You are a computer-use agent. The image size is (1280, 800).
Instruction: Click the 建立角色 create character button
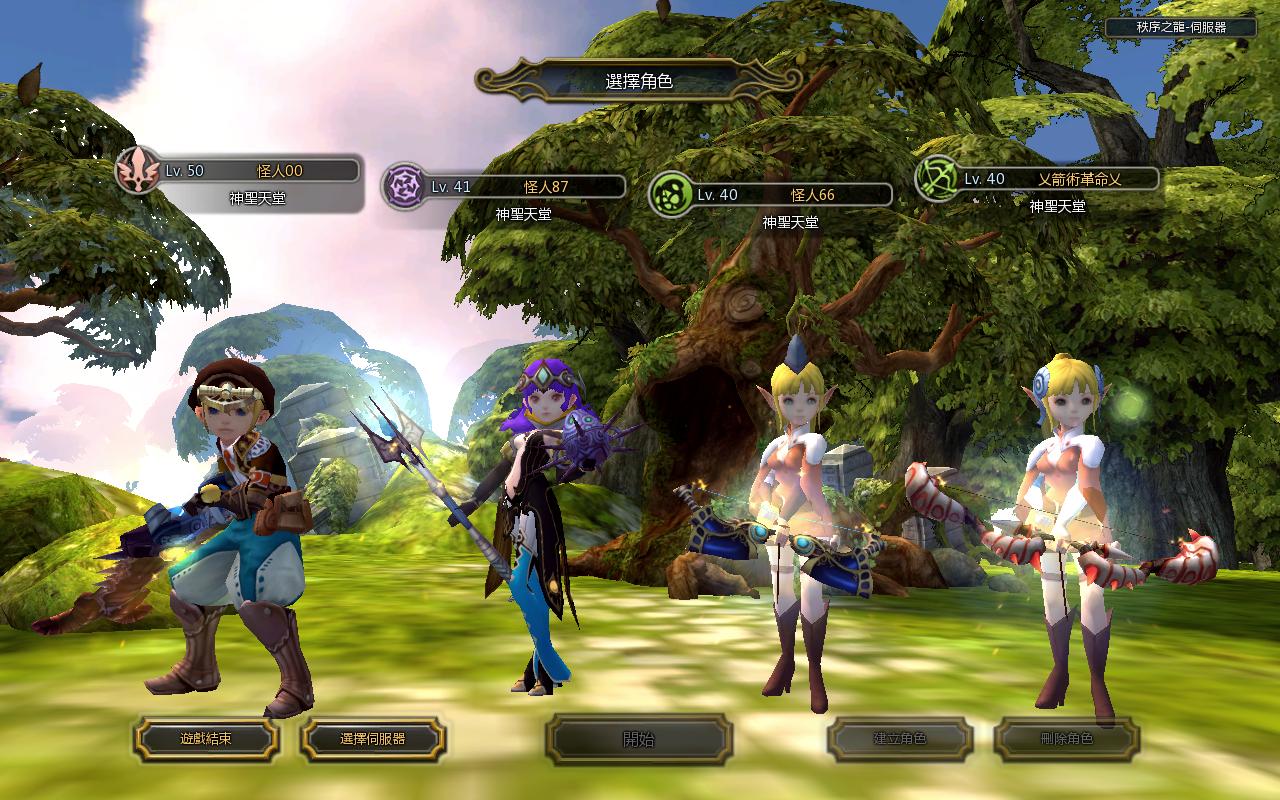click(x=900, y=739)
